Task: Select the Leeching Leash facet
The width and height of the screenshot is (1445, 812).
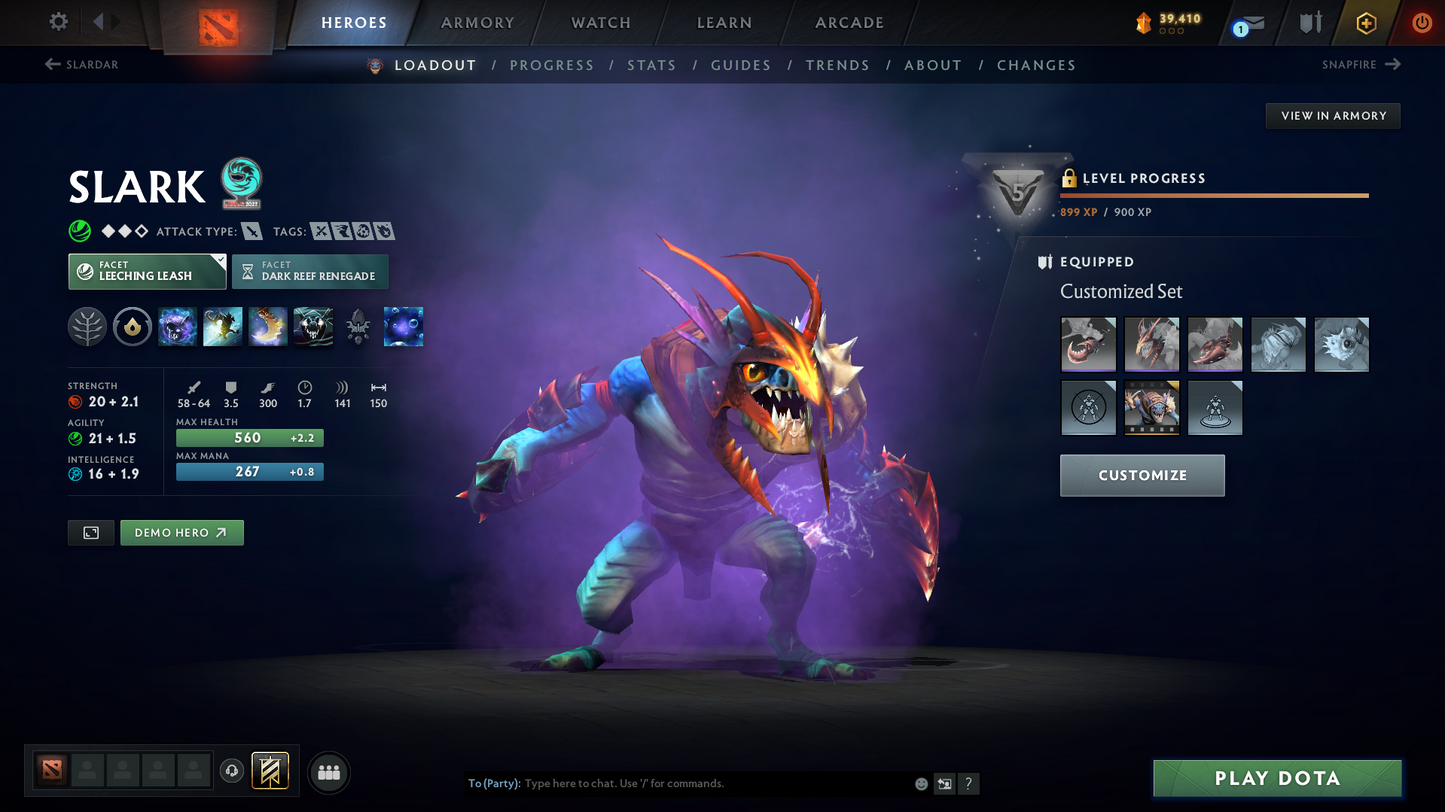Action: (147, 271)
